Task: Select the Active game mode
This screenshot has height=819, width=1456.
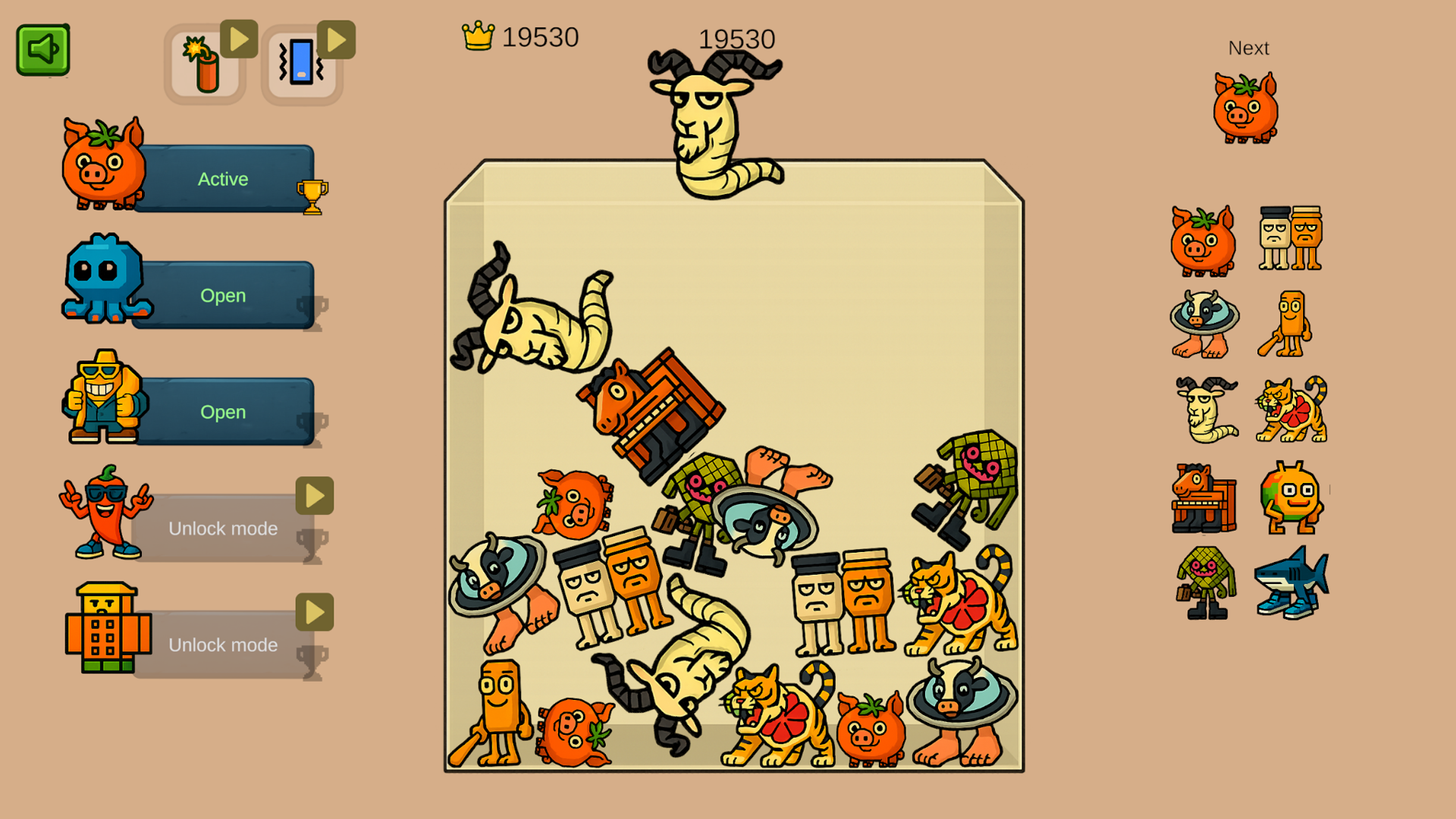Action: [222, 179]
